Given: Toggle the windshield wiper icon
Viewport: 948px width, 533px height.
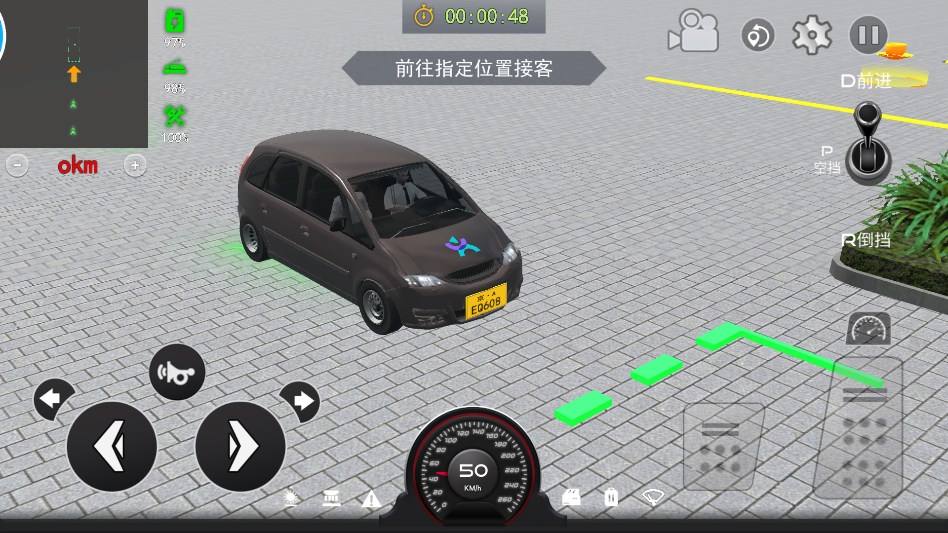Looking at the screenshot, I should pyautogui.click(x=653, y=496).
